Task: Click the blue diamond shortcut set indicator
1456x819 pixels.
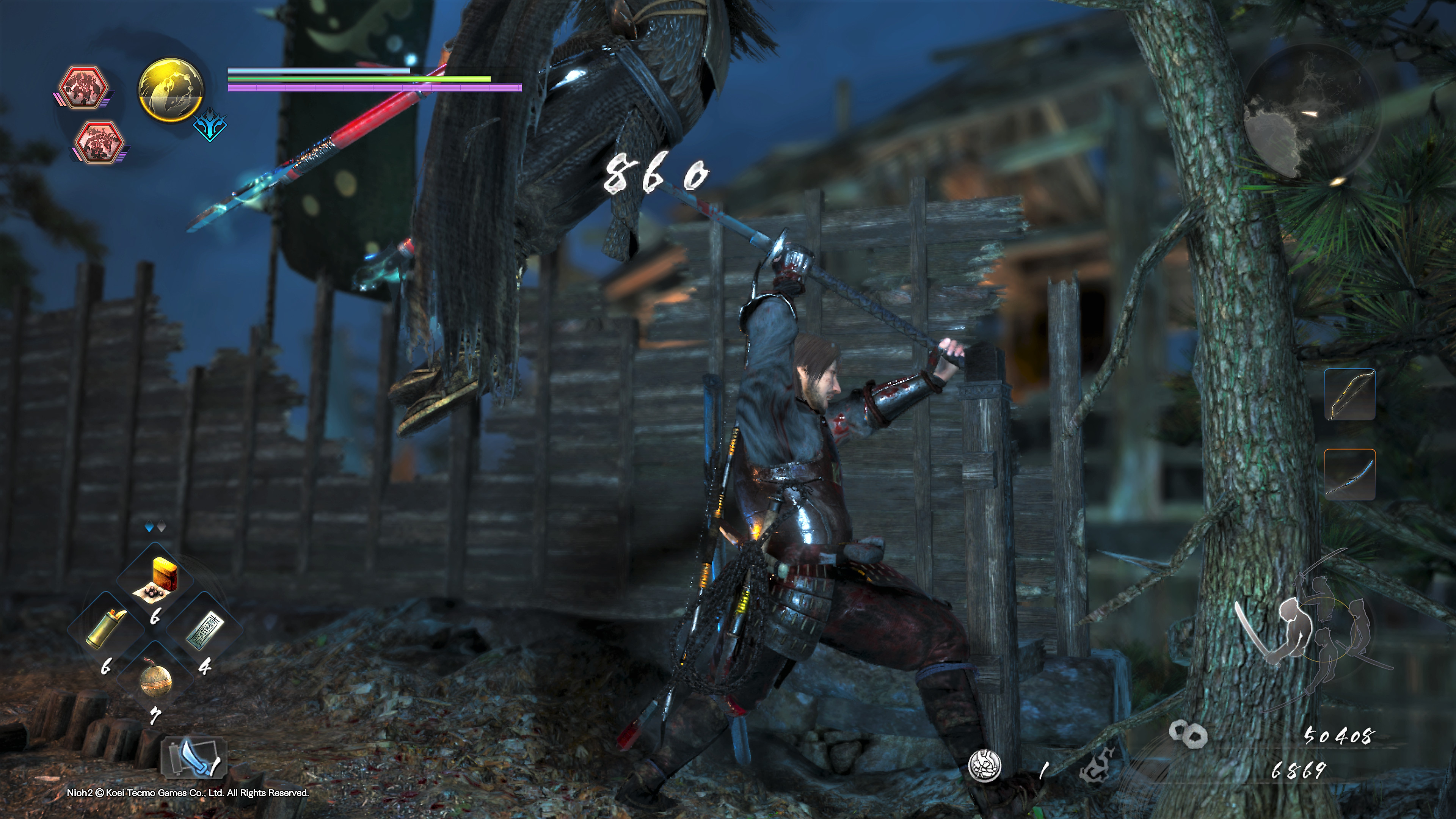Action: pos(150,527)
